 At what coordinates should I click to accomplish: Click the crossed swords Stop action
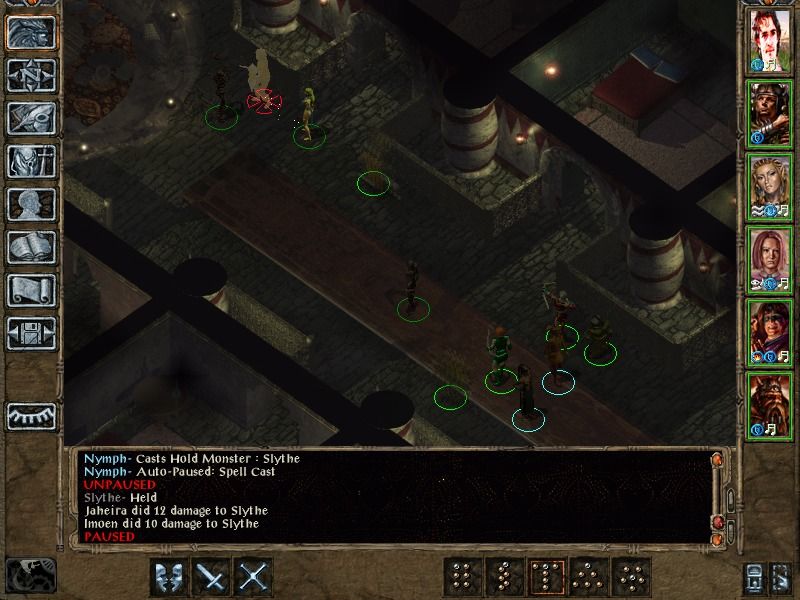click(x=255, y=577)
